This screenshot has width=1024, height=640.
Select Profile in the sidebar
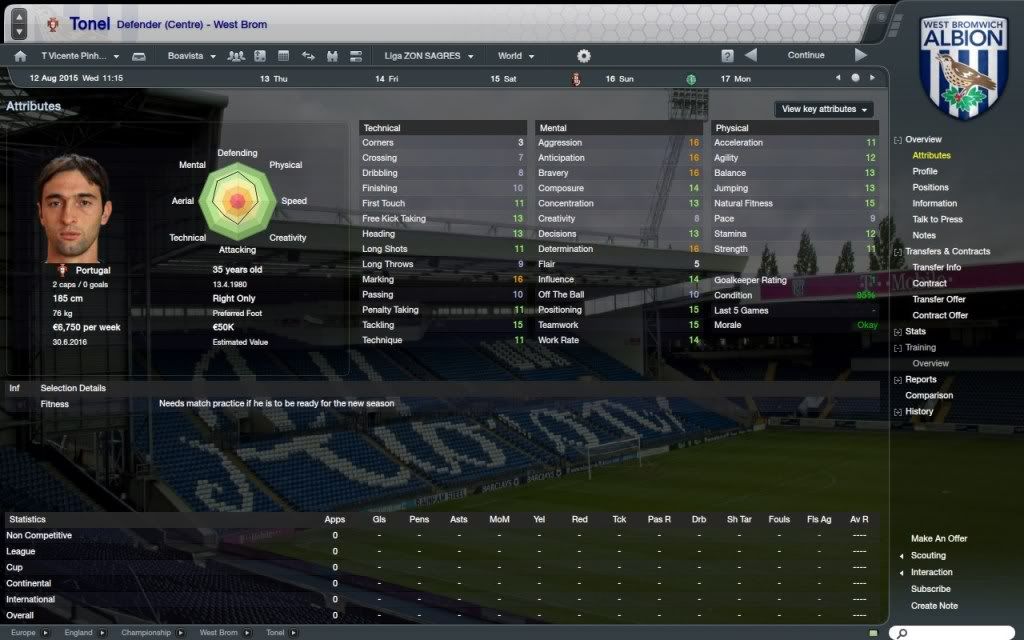[925, 172]
